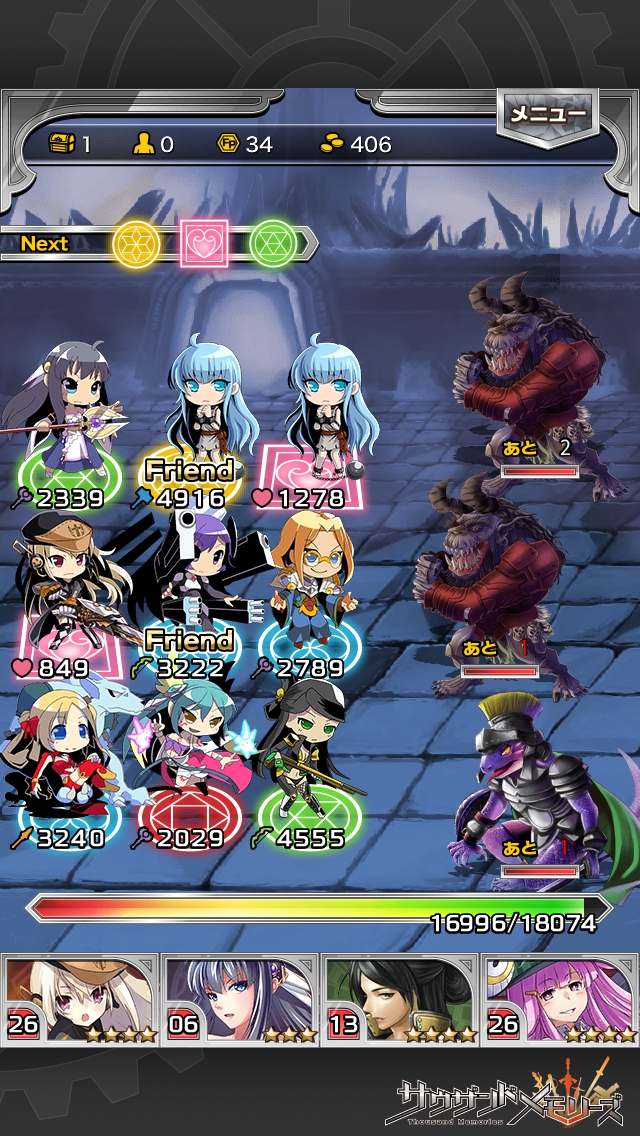Activate the blonde hat girl's skill portrait

tap(80, 999)
